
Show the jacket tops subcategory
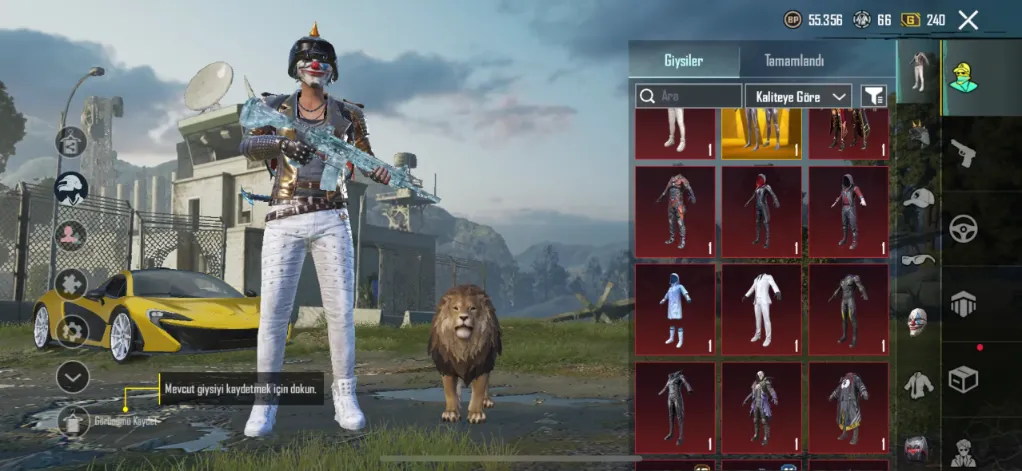tap(918, 384)
